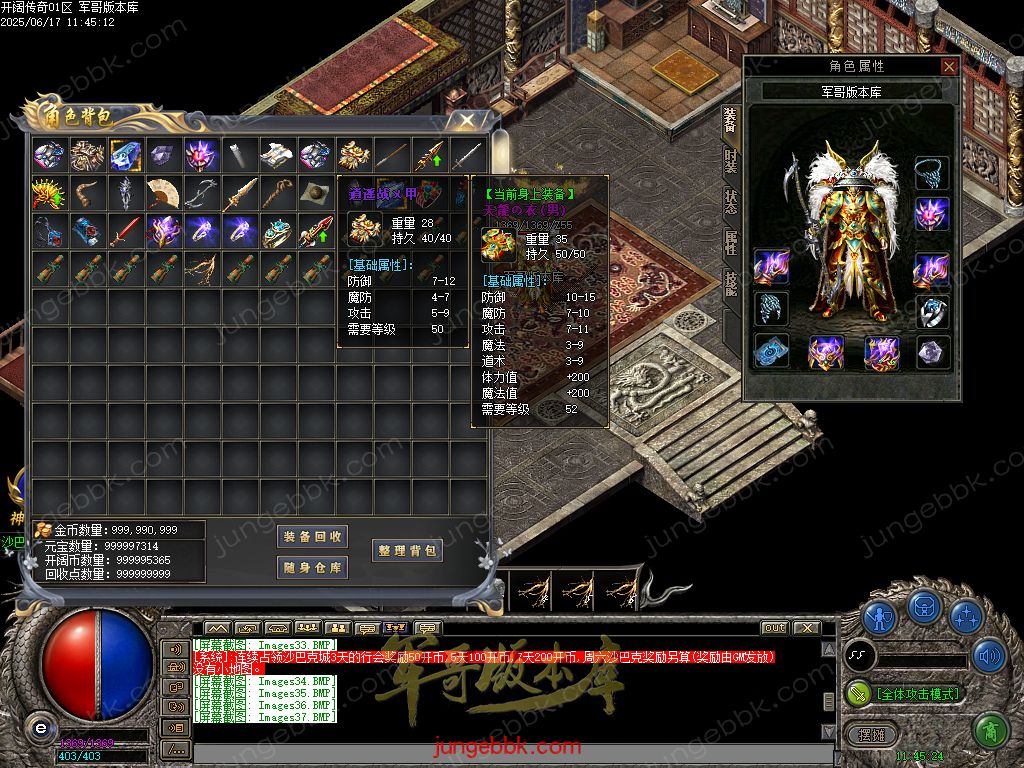The height and width of the screenshot is (768, 1024).
Task: Close the character attributes panel
Action: (x=949, y=67)
